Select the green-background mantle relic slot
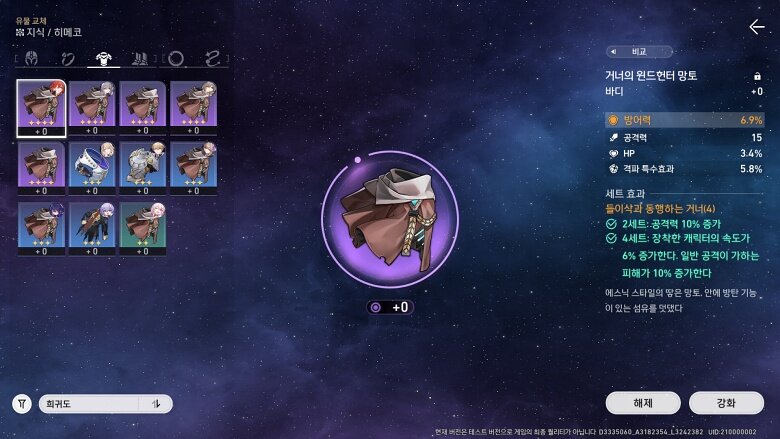The width and height of the screenshot is (780, 439). (x=143, y=228)
